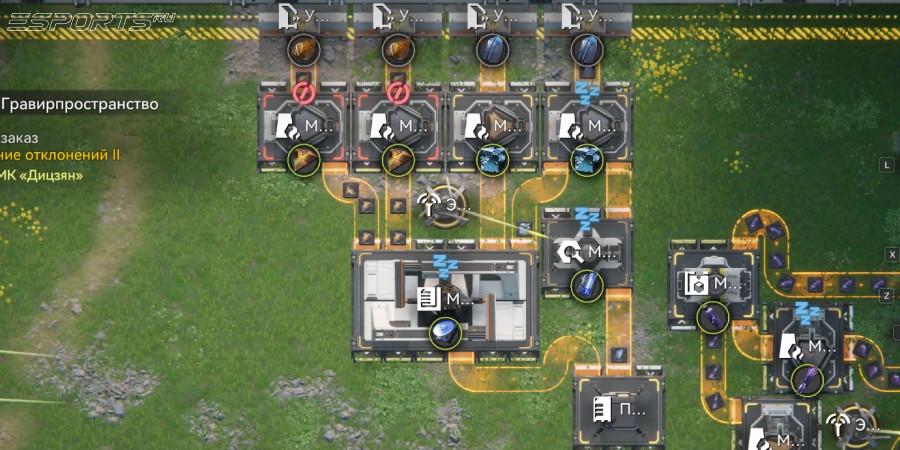Select the machine labeled with a magnifier icon
Screen dimensions: 900x450
pyautogui.click(x=588, y=253)
